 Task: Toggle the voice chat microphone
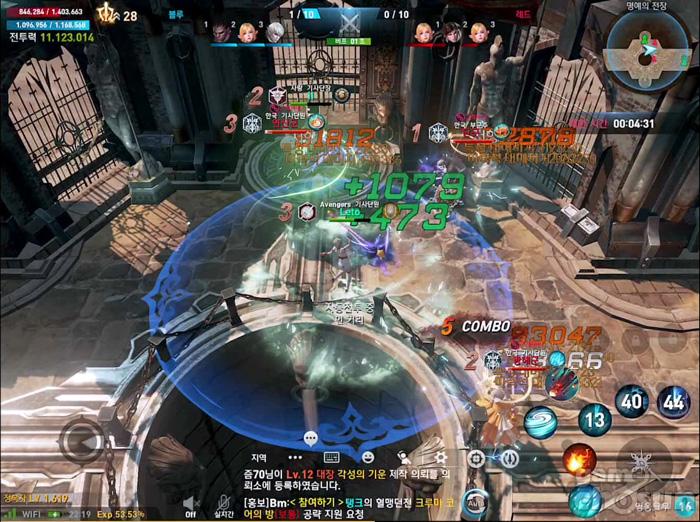click(224, 504)
